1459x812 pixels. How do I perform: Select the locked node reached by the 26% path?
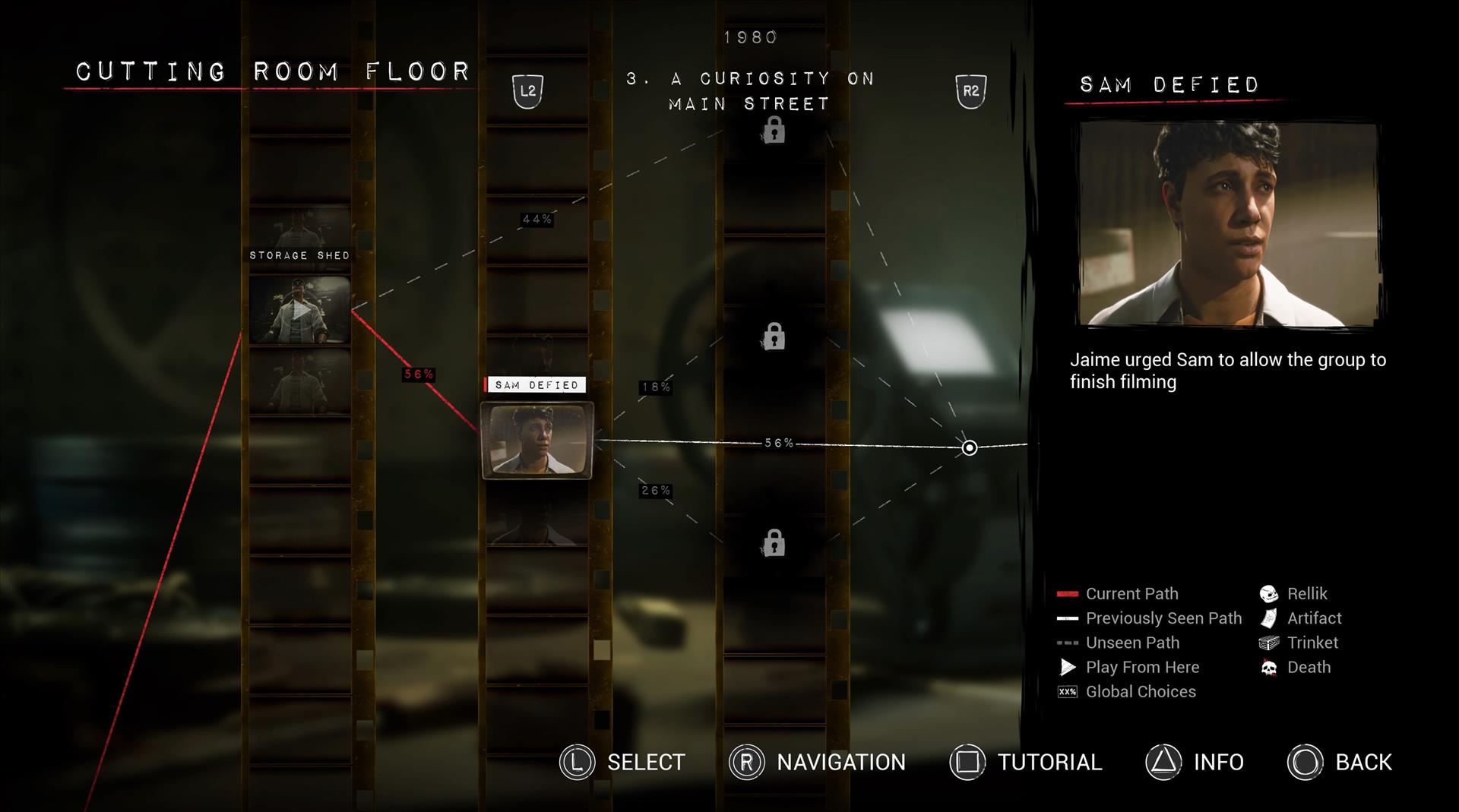coord(774,543)
